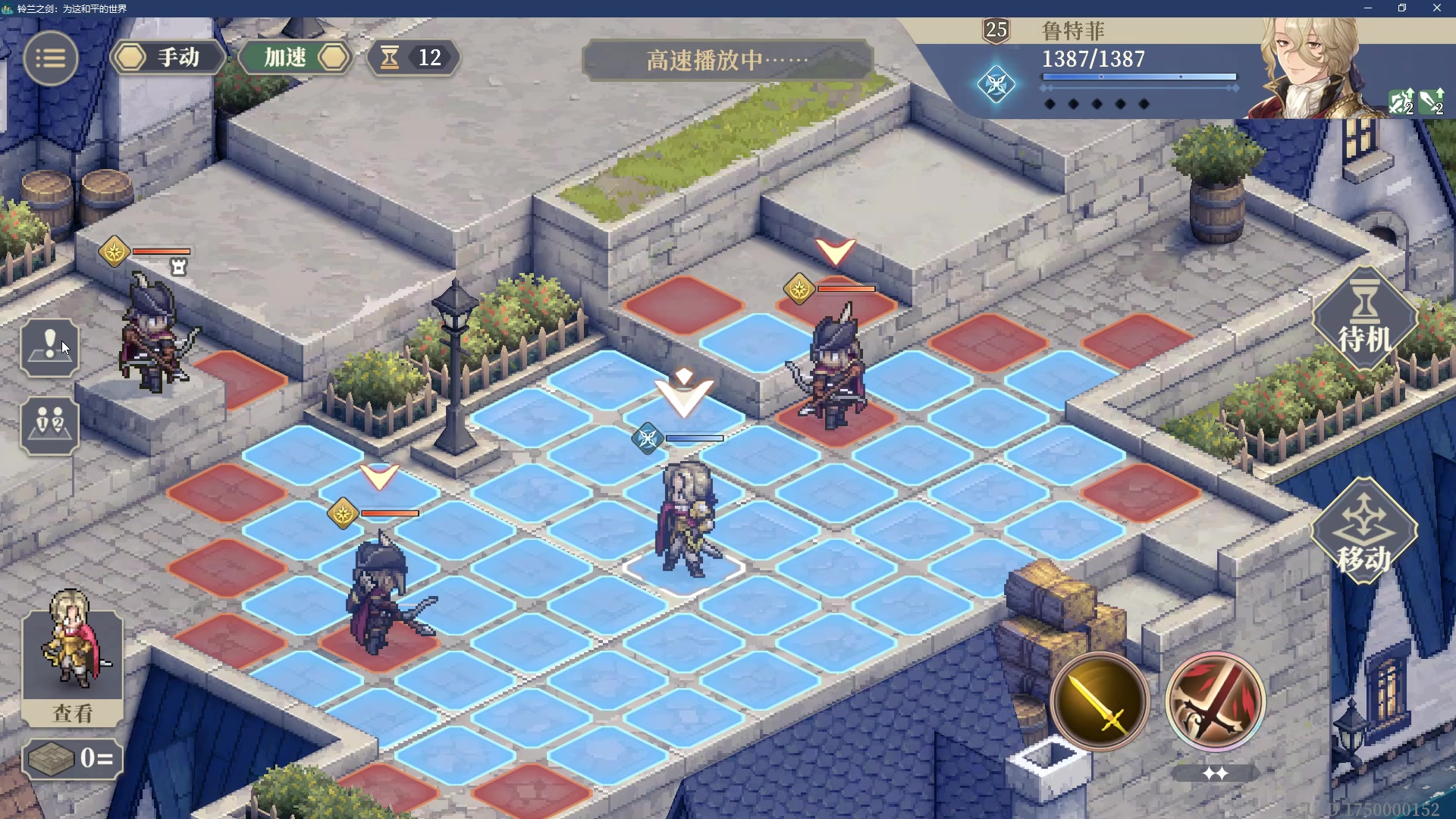Screen dimensions: 1456x819
Task: Toggle 加速 battle acceleration
Action: tap(293, 58)
